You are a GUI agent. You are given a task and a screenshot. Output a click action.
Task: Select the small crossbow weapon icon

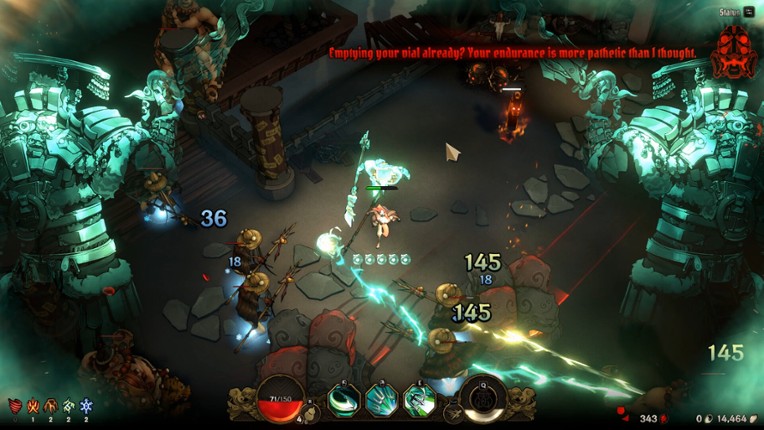click(453, 409)
